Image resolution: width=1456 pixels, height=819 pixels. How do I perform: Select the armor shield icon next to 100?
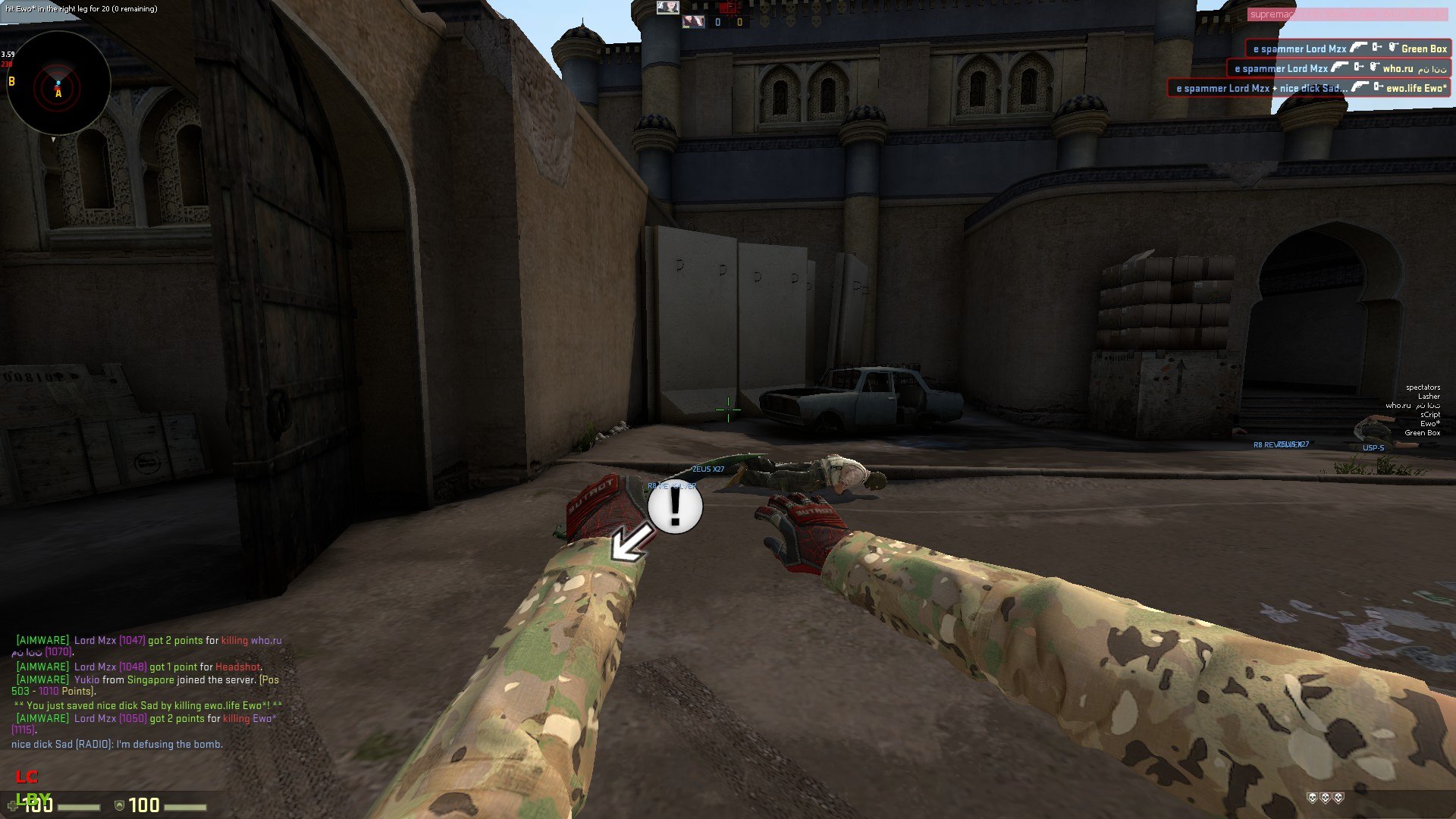tap(119, 805)
